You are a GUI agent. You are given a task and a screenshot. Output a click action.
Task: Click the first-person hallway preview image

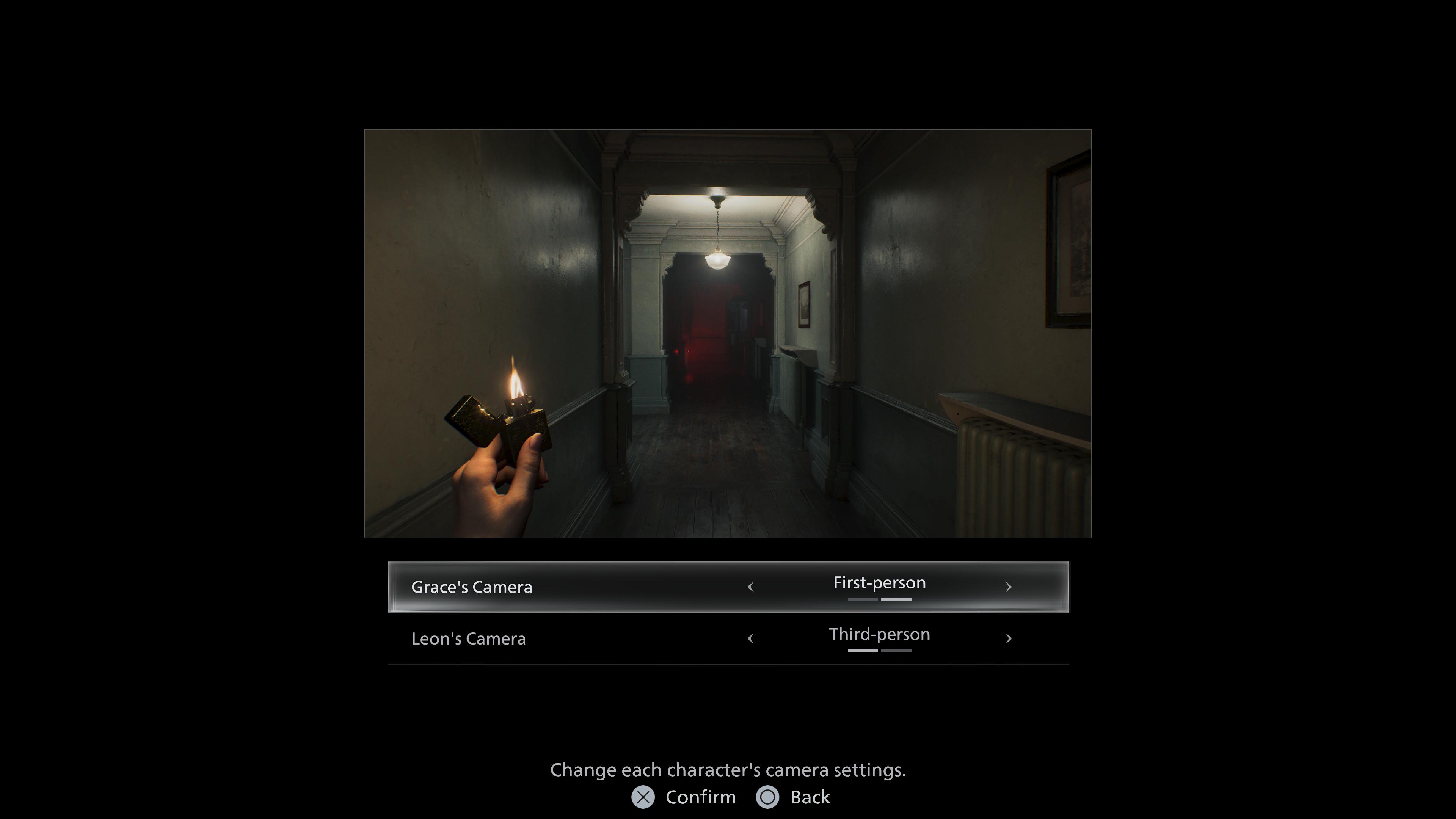[728, 334]
